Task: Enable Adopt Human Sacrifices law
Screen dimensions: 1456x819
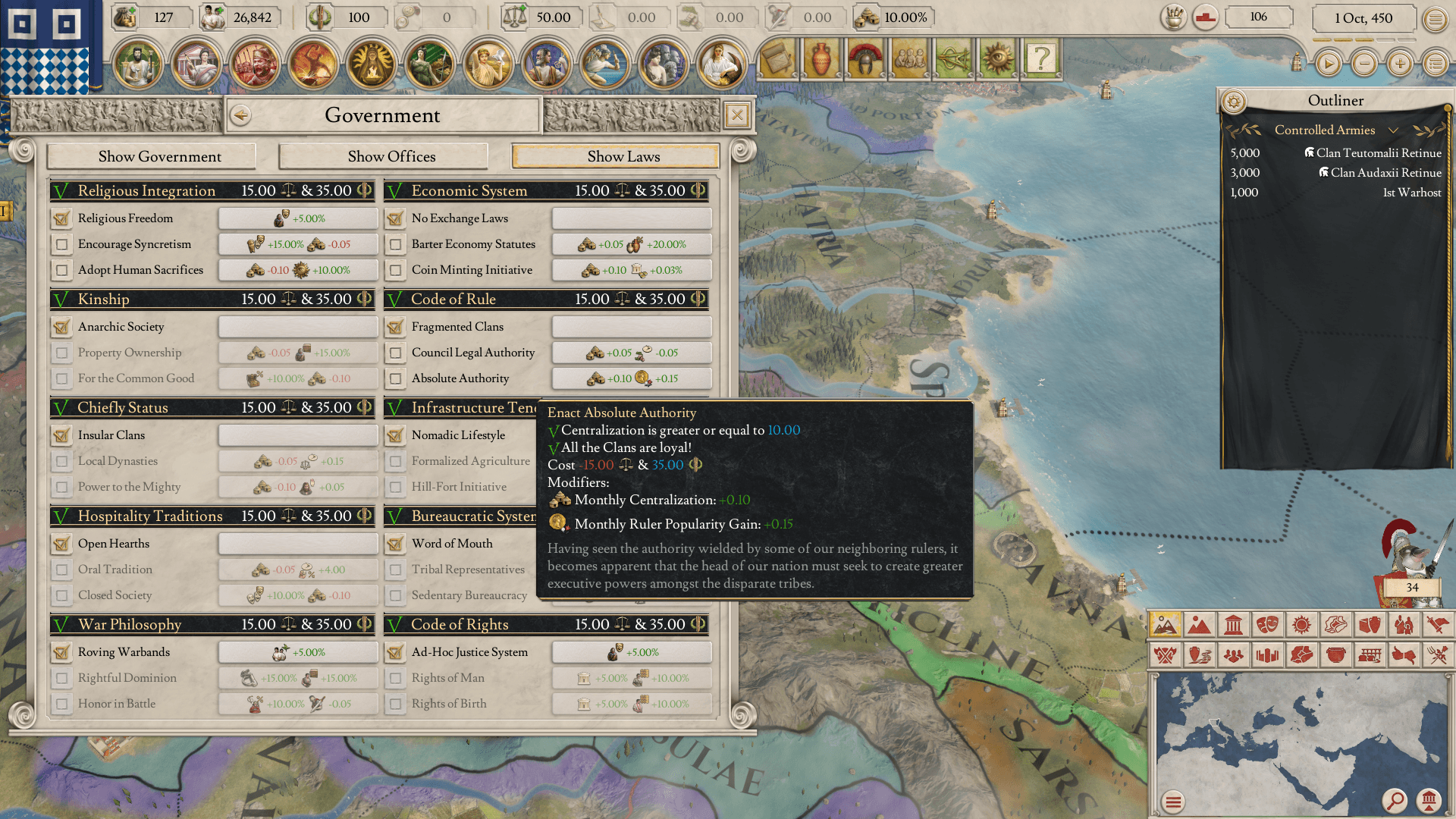Action: tap(62, 271)
